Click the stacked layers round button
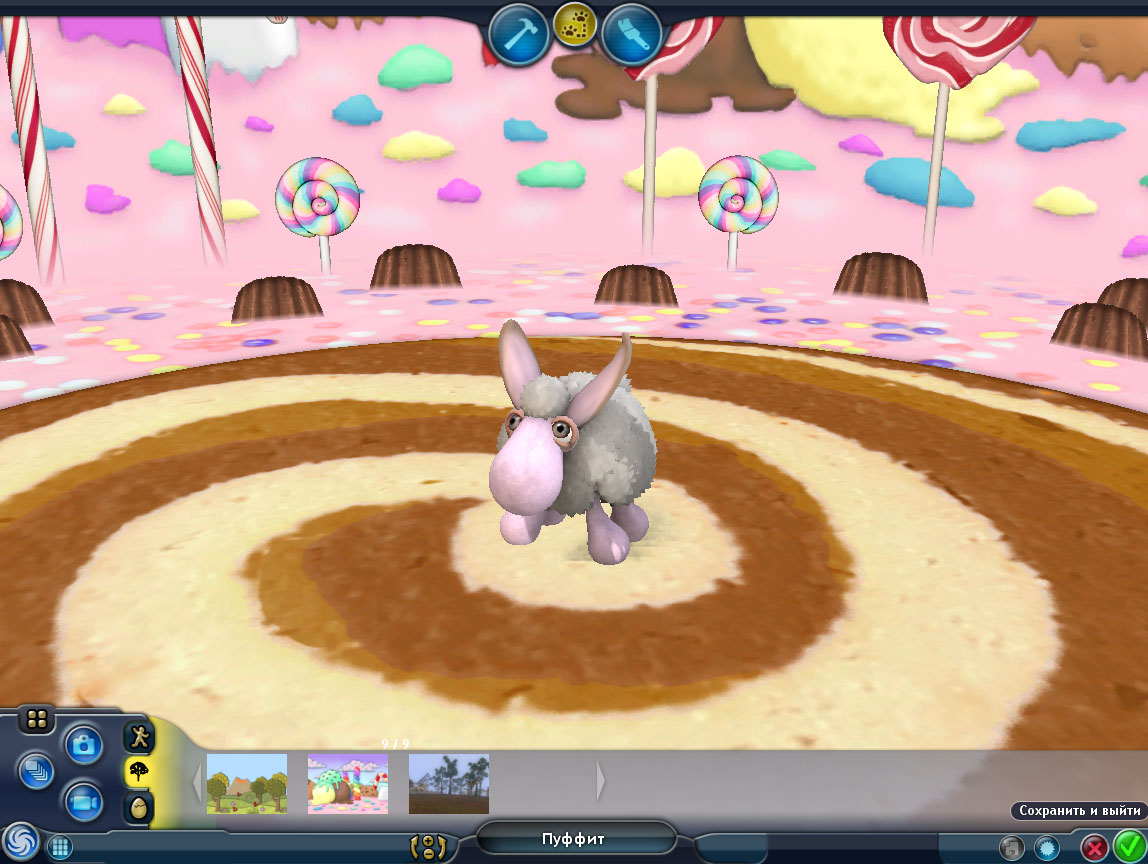Screen dimensions: 1148x864 pyautogui.click(x=36, y=771)
